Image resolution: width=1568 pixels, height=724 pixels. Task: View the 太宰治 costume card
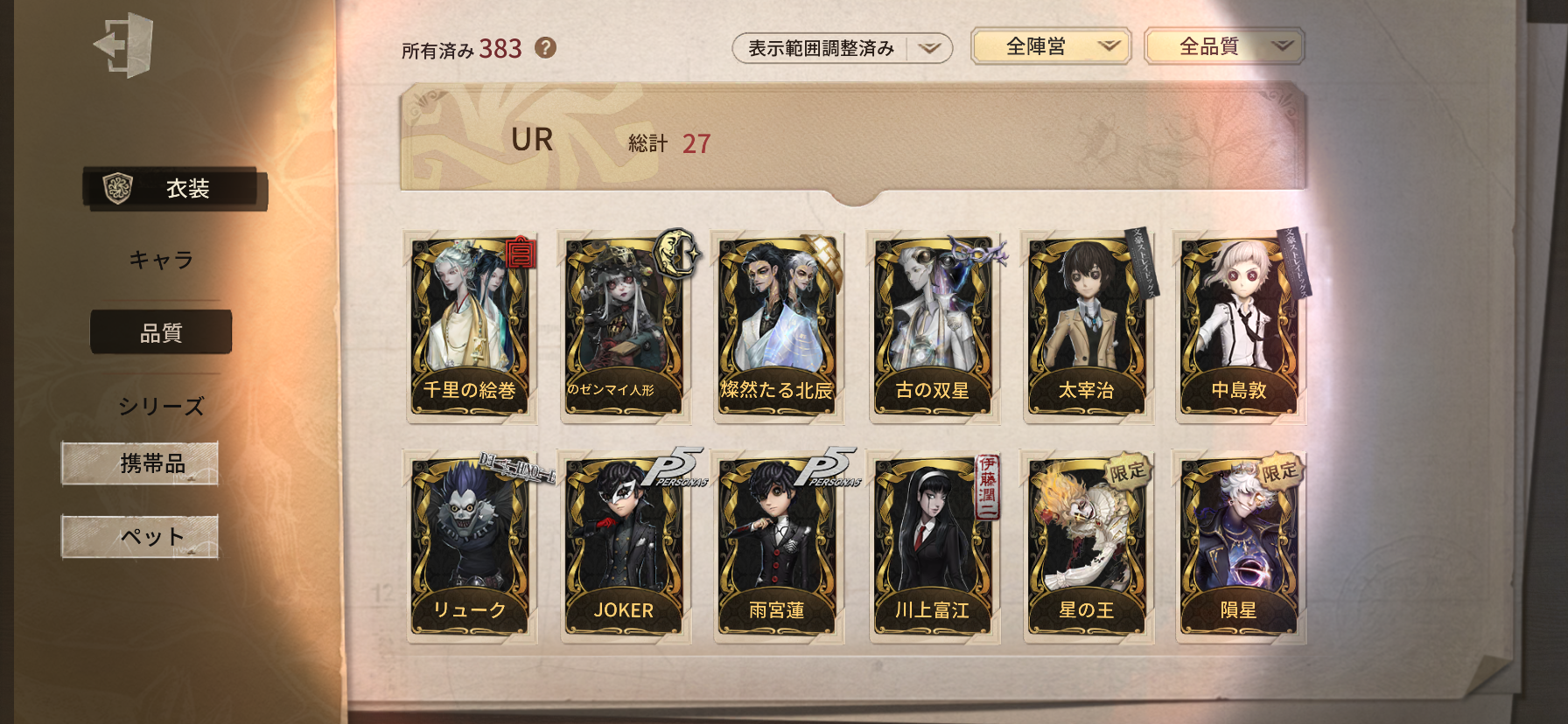(x=1086, y=328)
